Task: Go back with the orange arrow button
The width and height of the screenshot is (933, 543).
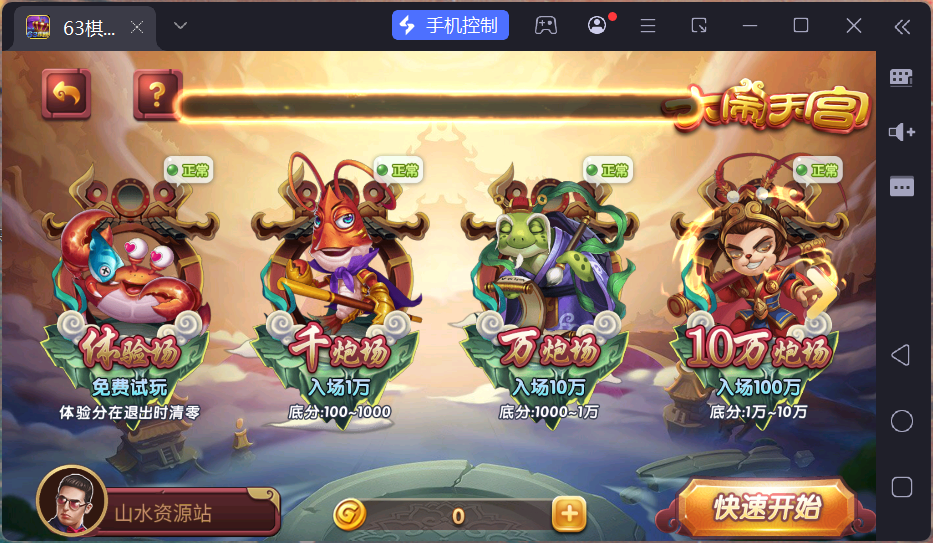Action: (x=66, y=95)
